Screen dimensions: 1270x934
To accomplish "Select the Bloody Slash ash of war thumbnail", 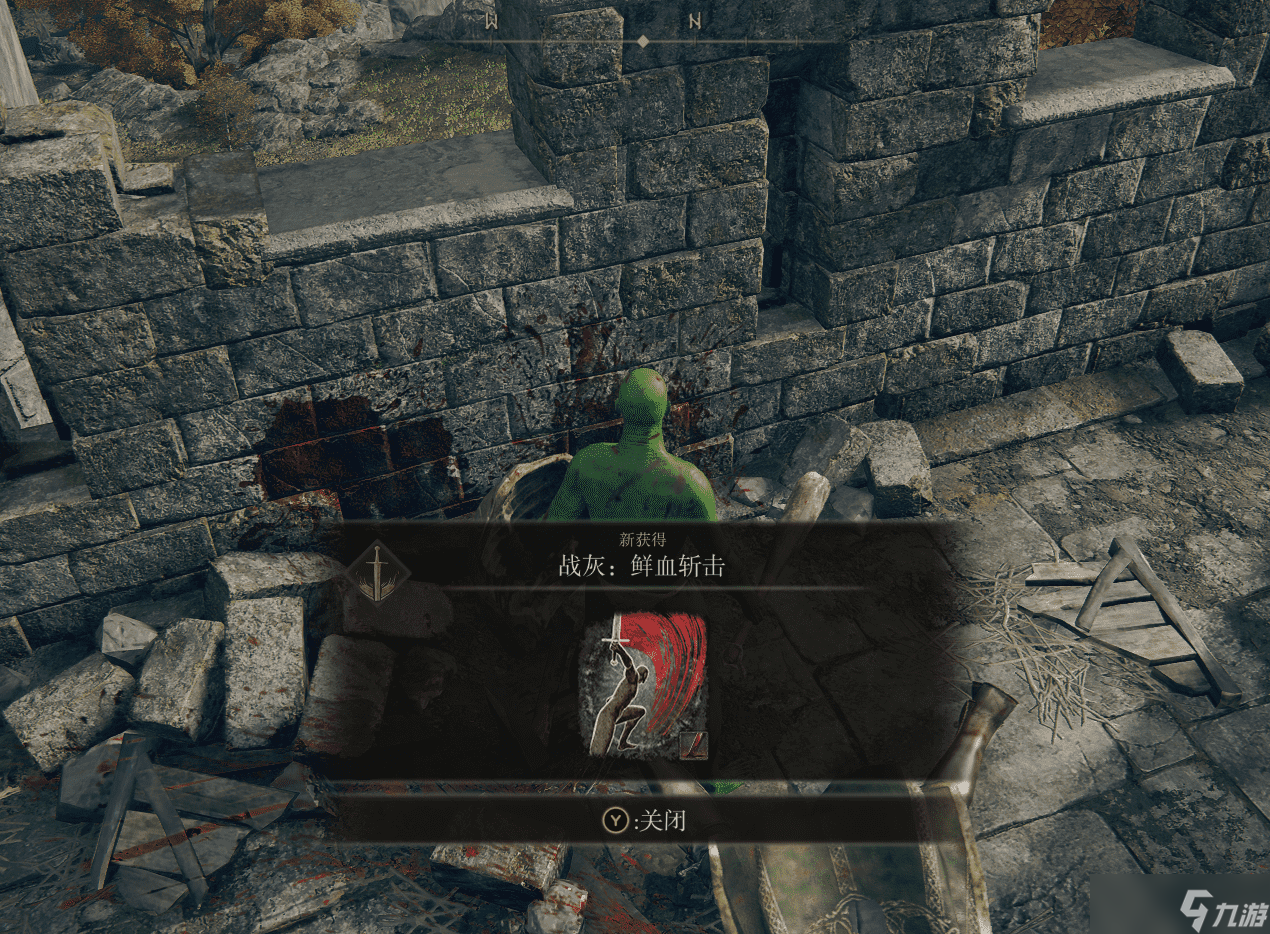I will pos(644,685).
